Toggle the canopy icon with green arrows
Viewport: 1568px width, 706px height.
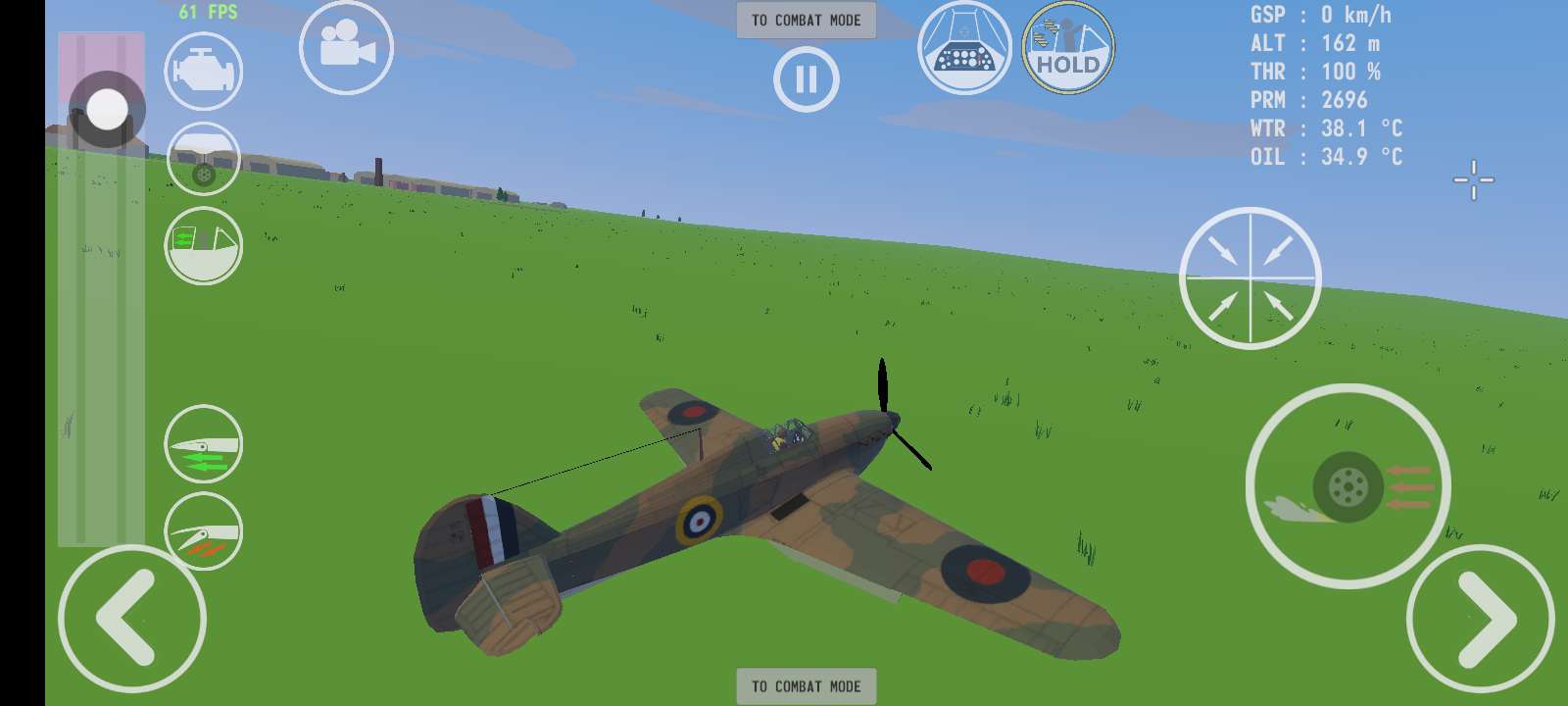203,246
